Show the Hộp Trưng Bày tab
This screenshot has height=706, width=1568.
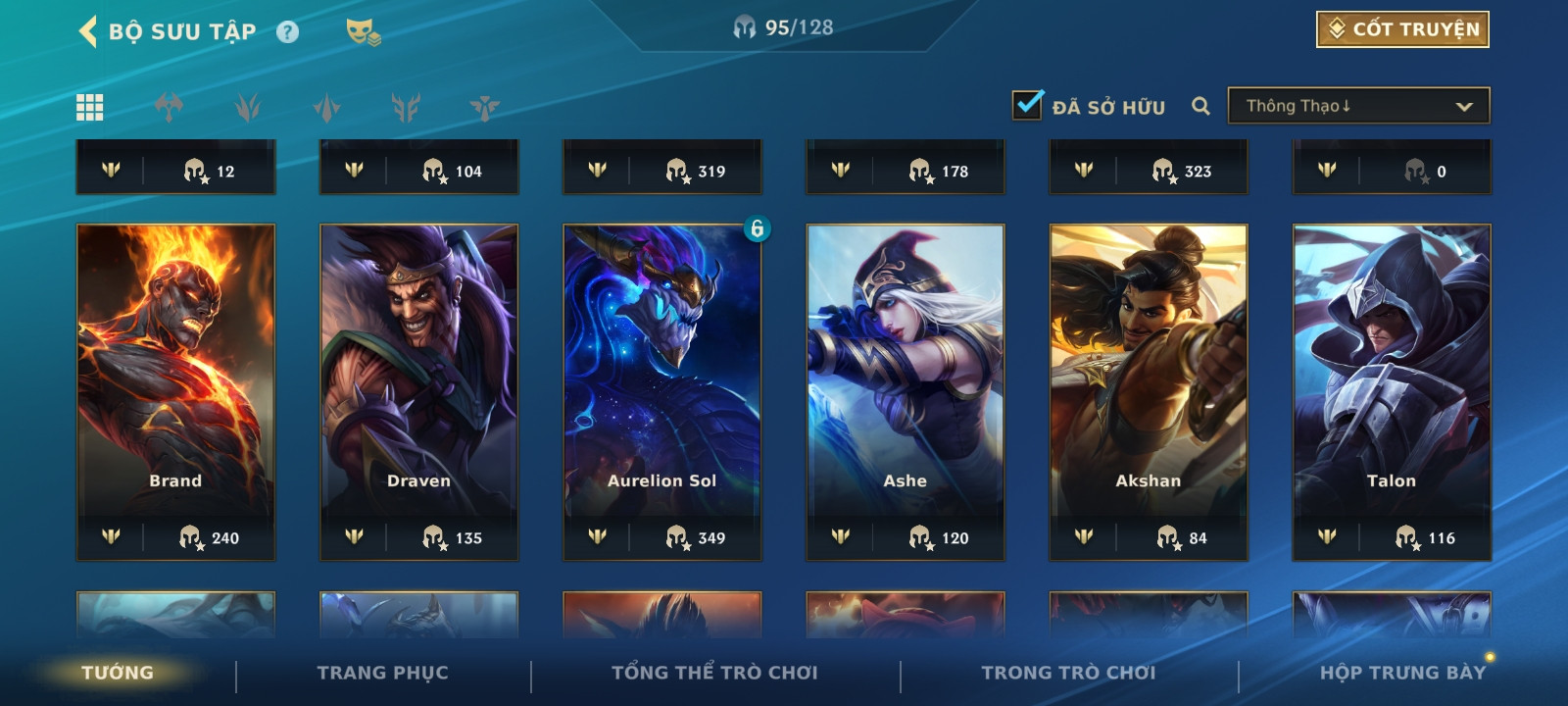tap(1401, 673)
